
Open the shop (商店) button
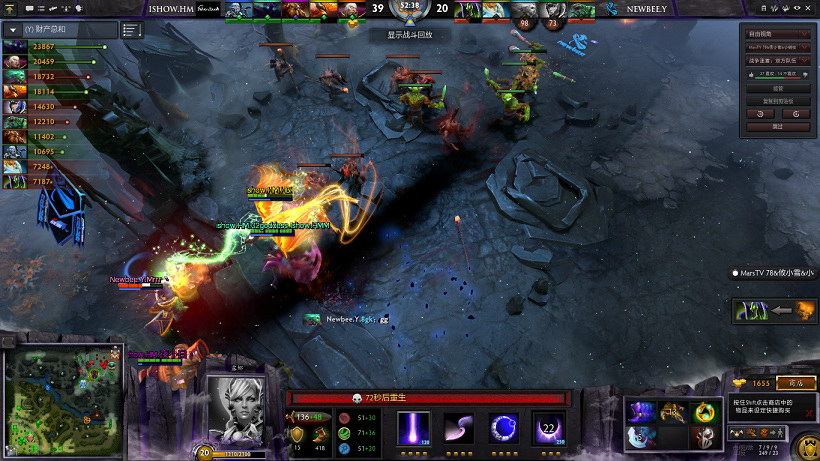pyautogui.click(x=796, y=383)
